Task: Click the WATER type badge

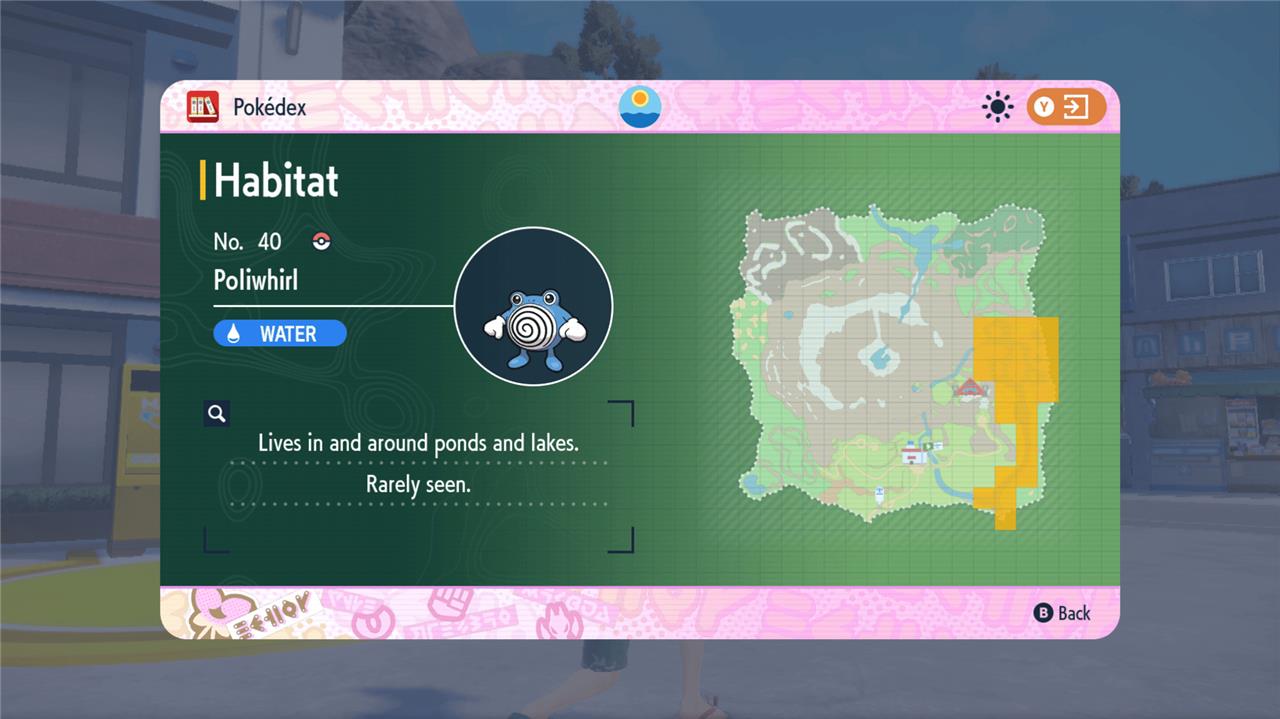Action: [280, 334]
